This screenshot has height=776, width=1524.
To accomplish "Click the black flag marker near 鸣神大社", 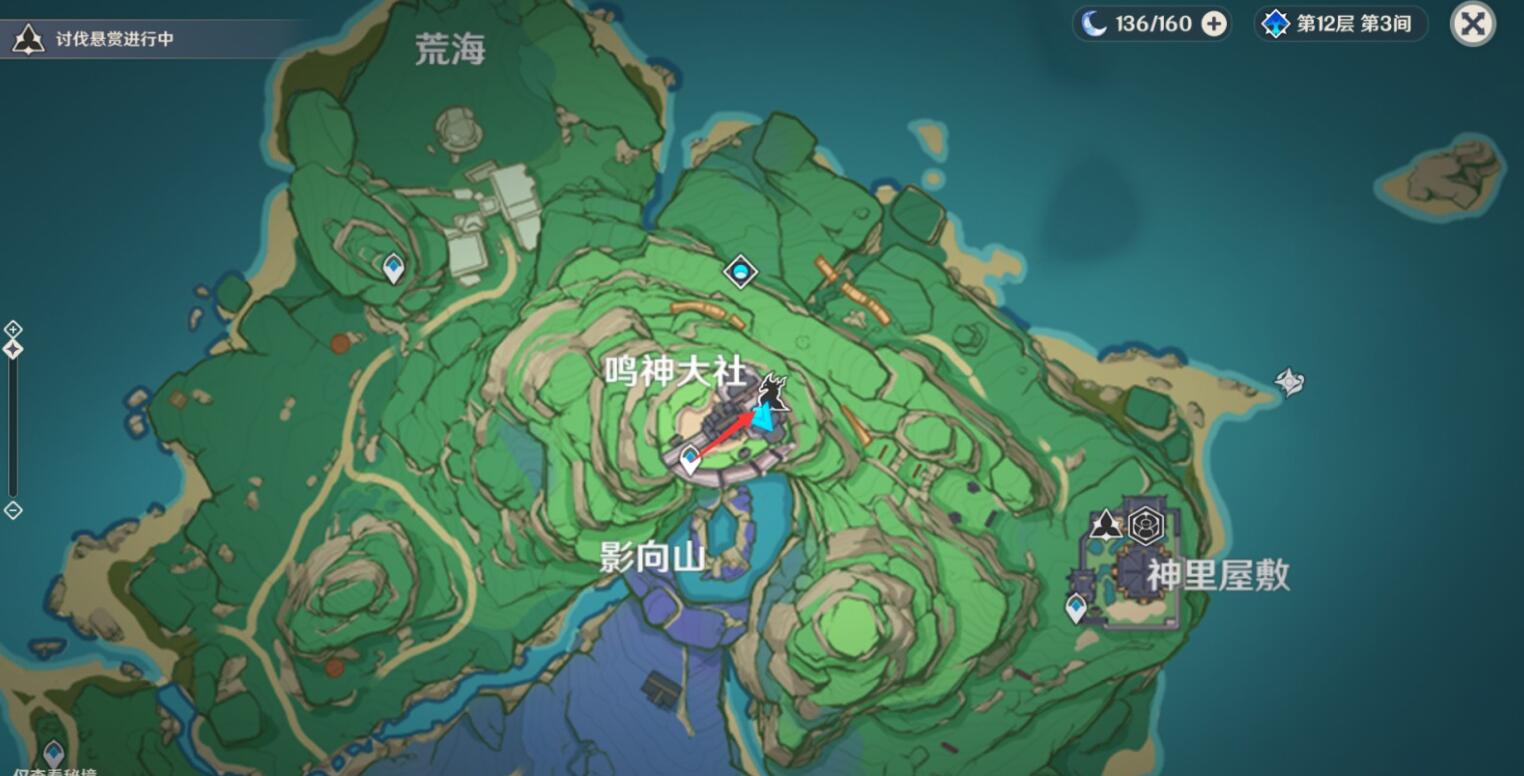I will (x=772, y=389).
